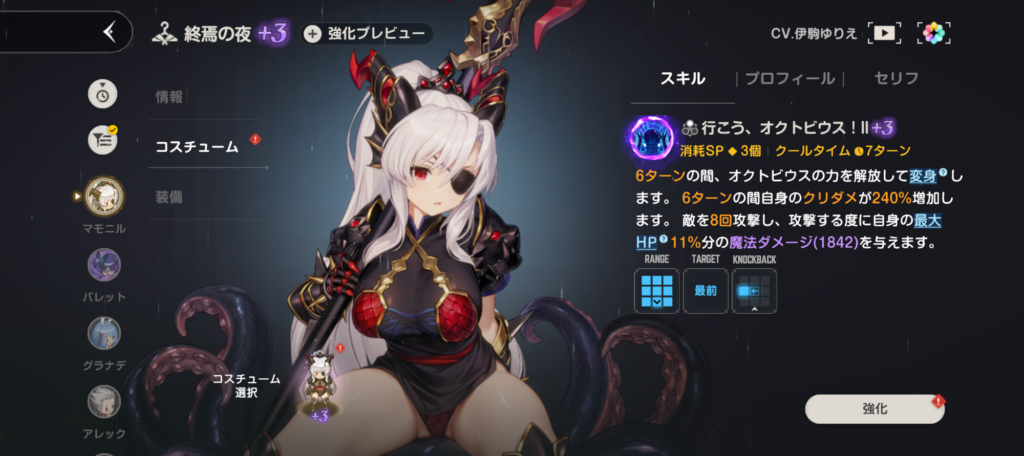Viewport: 1024px width, 456px height.
Task: Open the 強化プレビュー preview
Action: [x=367, y=34]
